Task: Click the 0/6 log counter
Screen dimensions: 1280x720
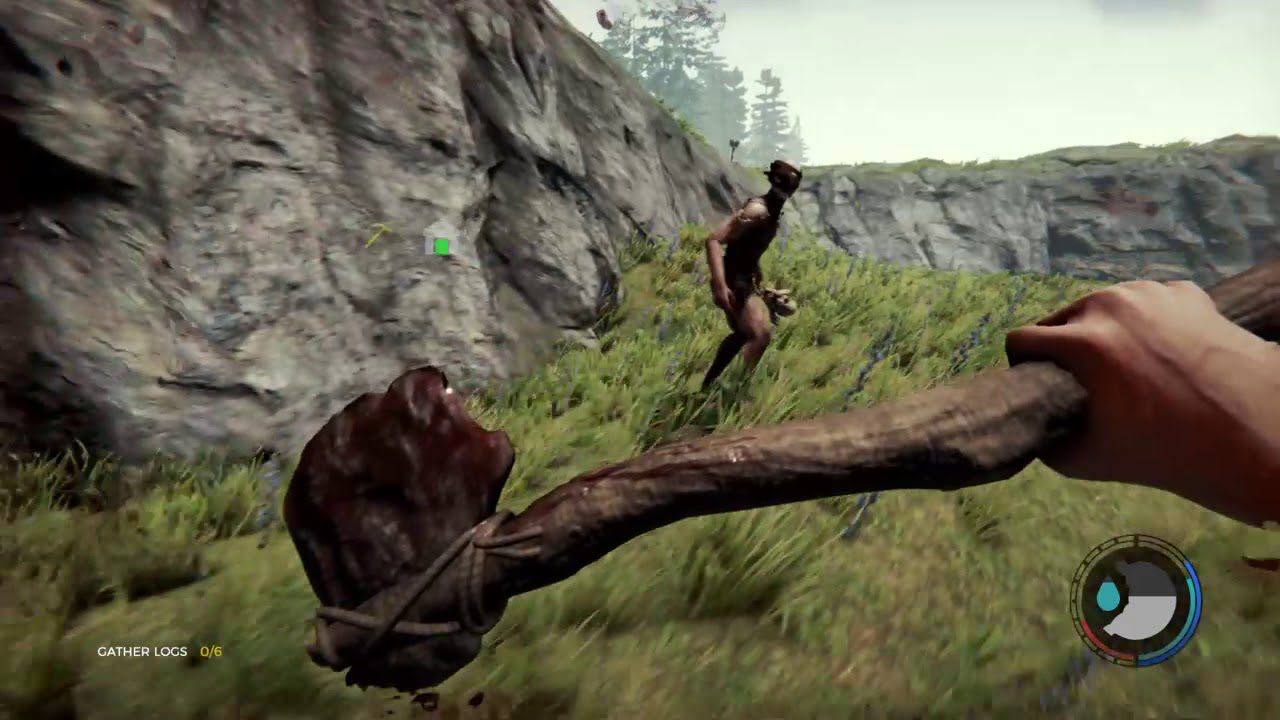Action: click(213, 649)
